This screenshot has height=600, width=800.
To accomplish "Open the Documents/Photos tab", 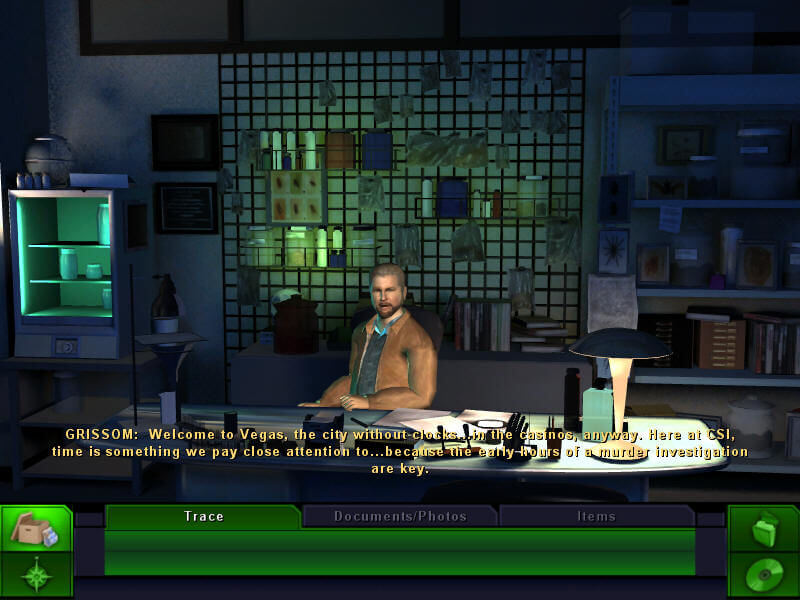I will (400, 516).
